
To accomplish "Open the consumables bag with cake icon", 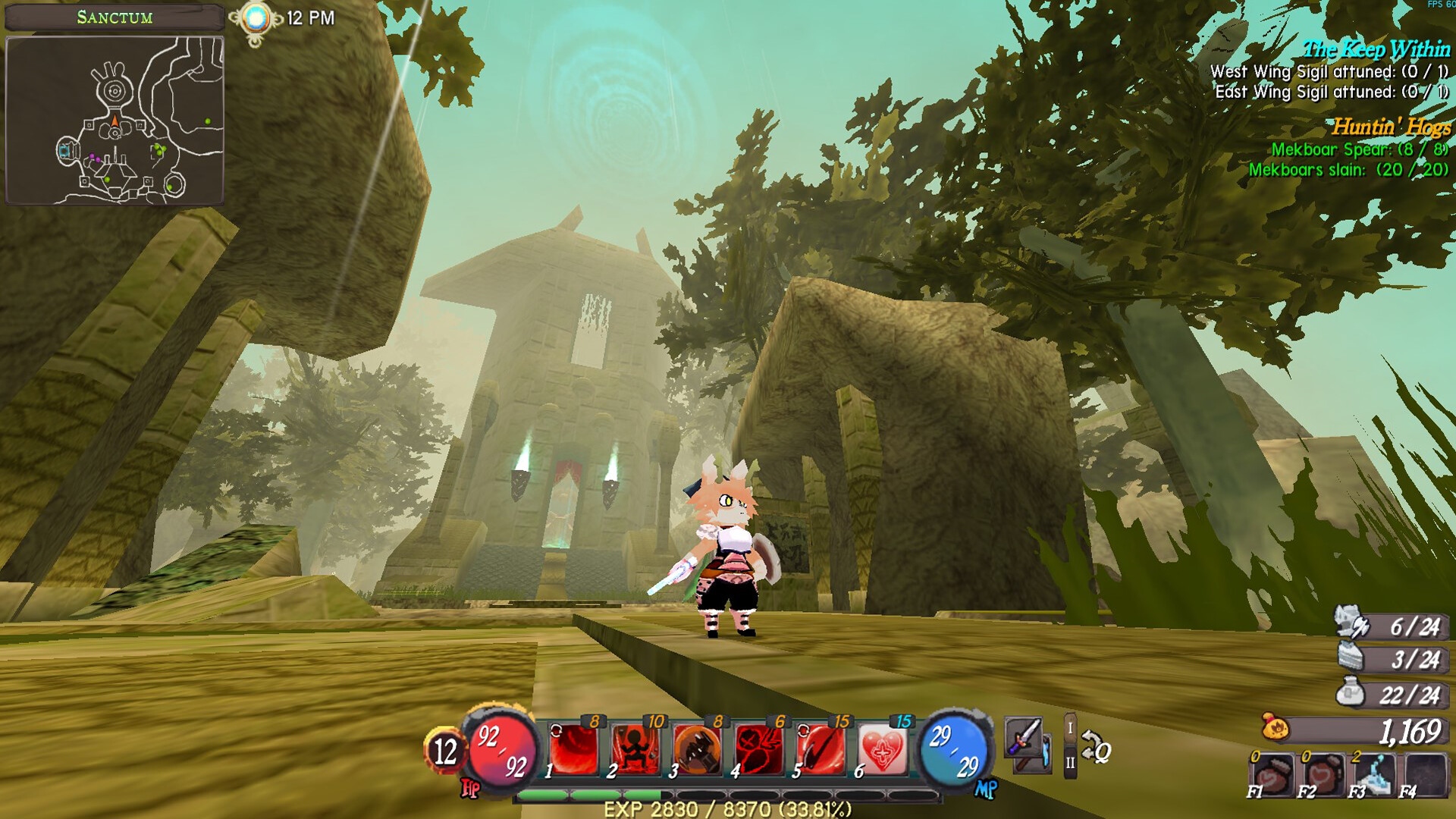I will click(1351, 657).
